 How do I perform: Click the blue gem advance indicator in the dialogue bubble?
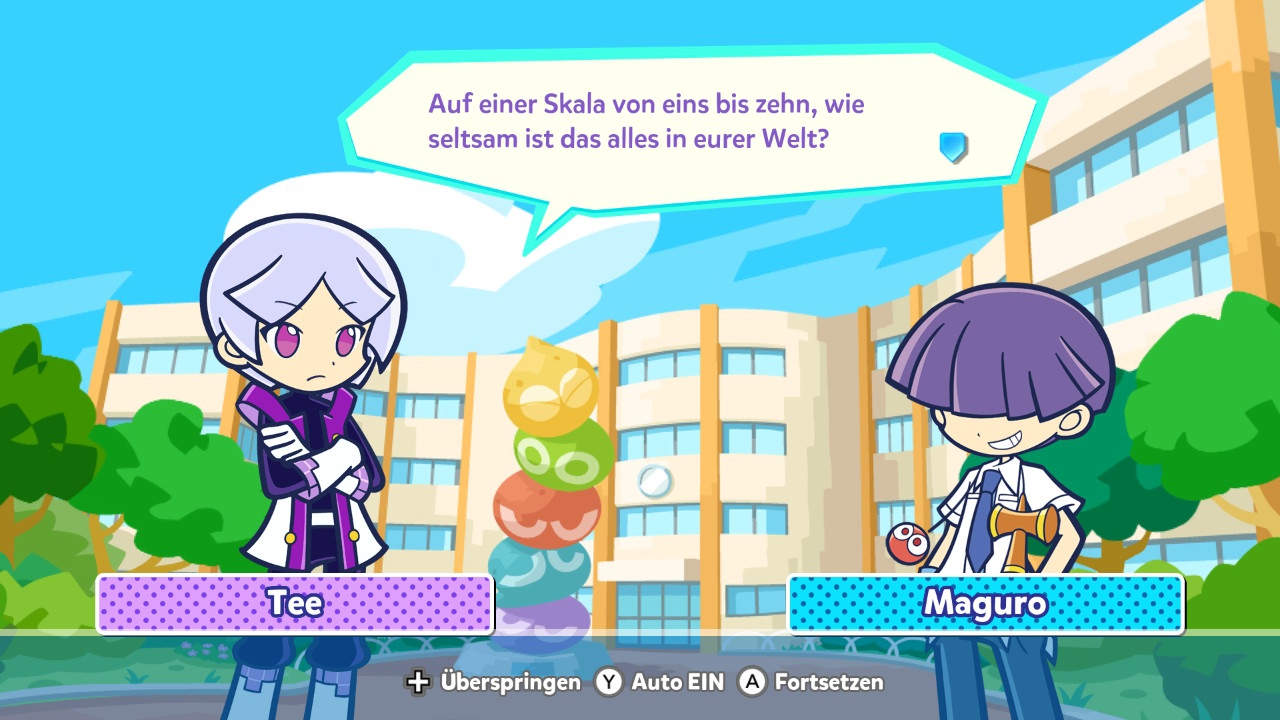[x=953, y=146]
